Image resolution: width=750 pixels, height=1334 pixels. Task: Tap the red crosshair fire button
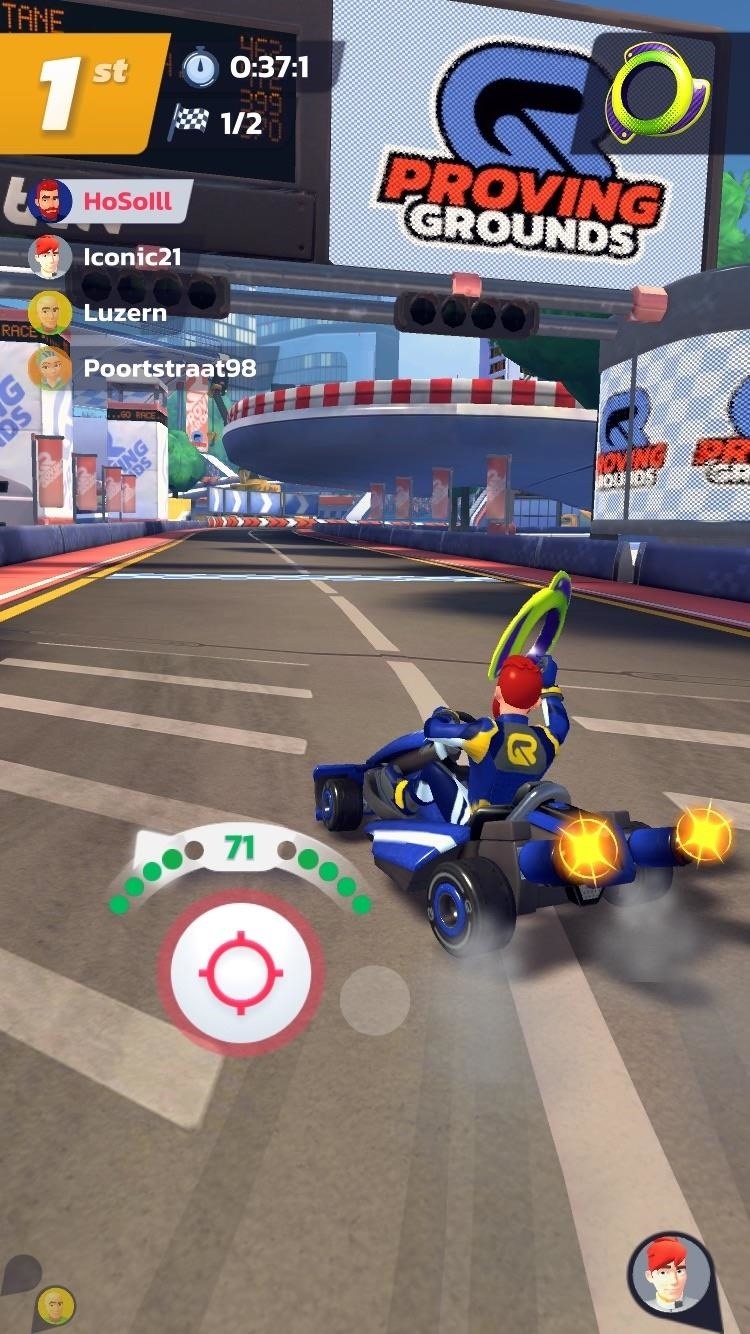click(241, 972)
